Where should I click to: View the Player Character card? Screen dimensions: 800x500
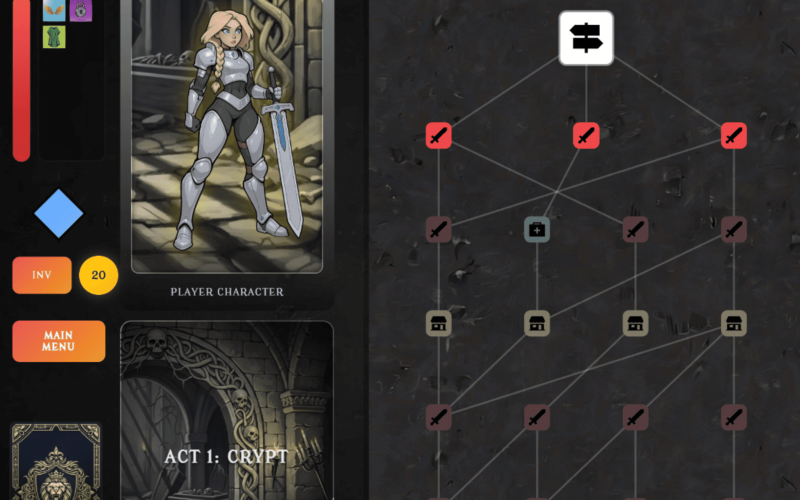227,140
